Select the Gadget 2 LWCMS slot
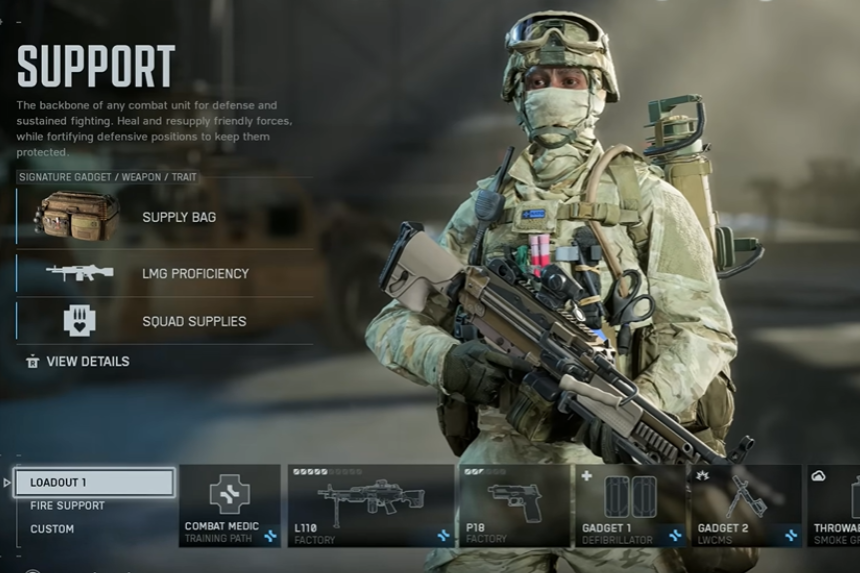 (745, 505)
